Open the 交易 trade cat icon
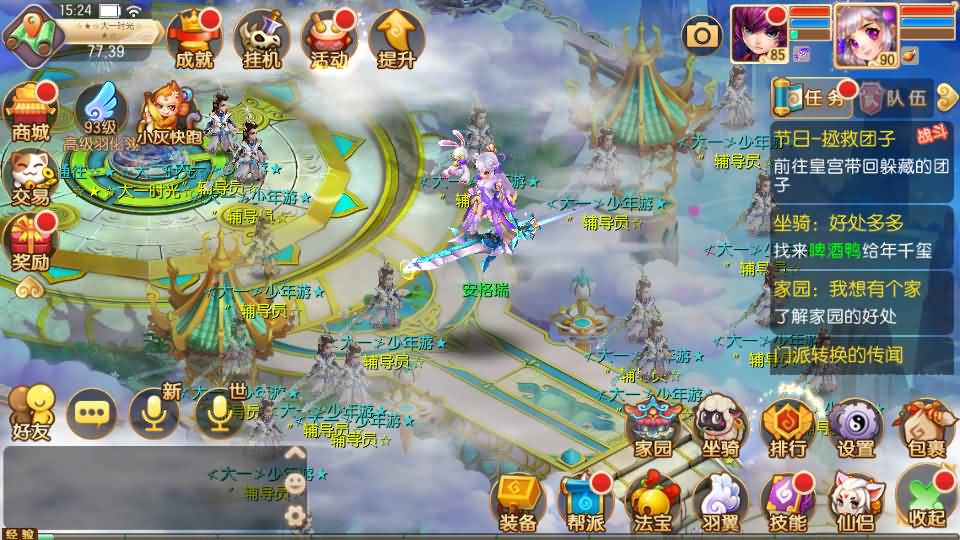This screenshot has width=960, height=540. click(x=30, y=178)
